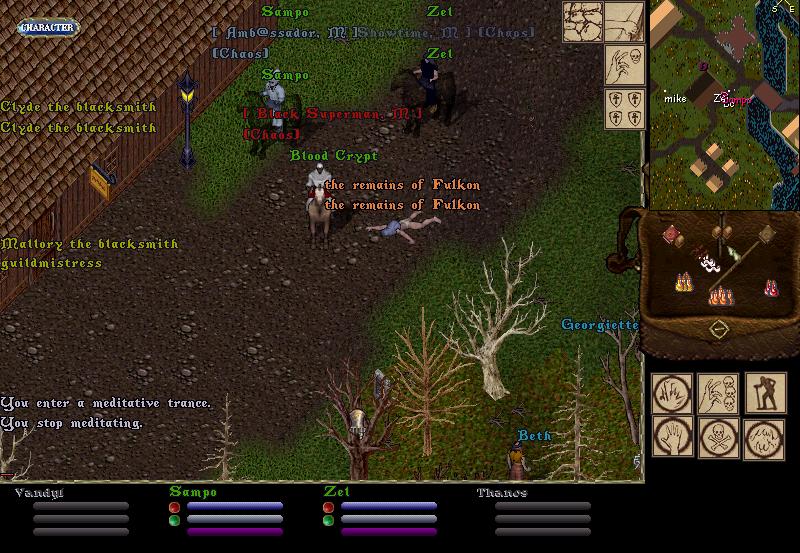This screenshot has width=800, height=553.
Task: Pick the red spellbook in the backpack
Action: [672, 234]
